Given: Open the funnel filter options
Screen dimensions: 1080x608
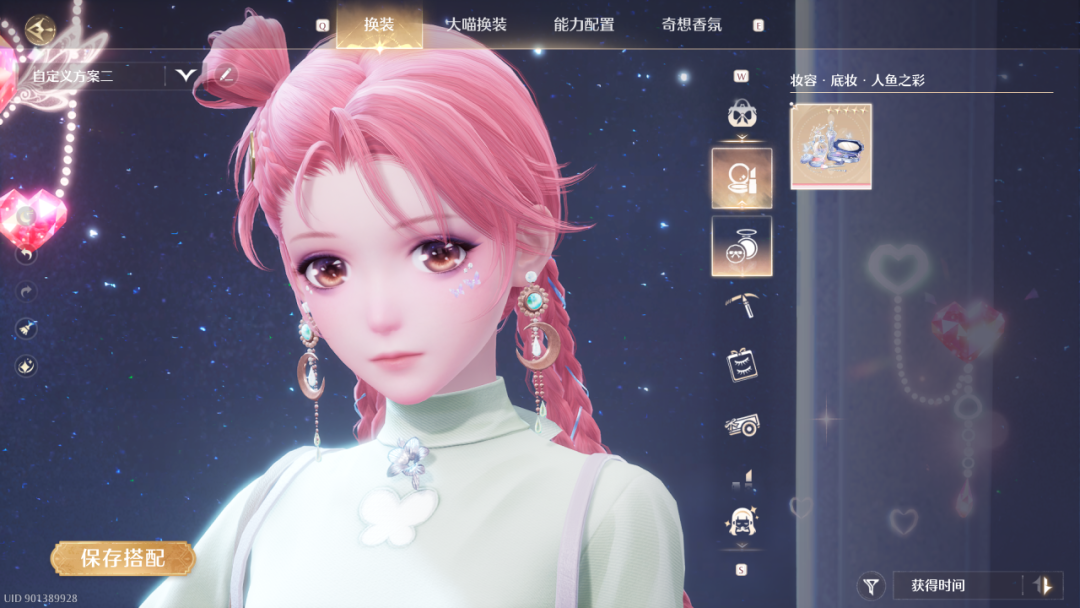Looking at the screenshot, I should pyautogui.click(x=872, y=586).
